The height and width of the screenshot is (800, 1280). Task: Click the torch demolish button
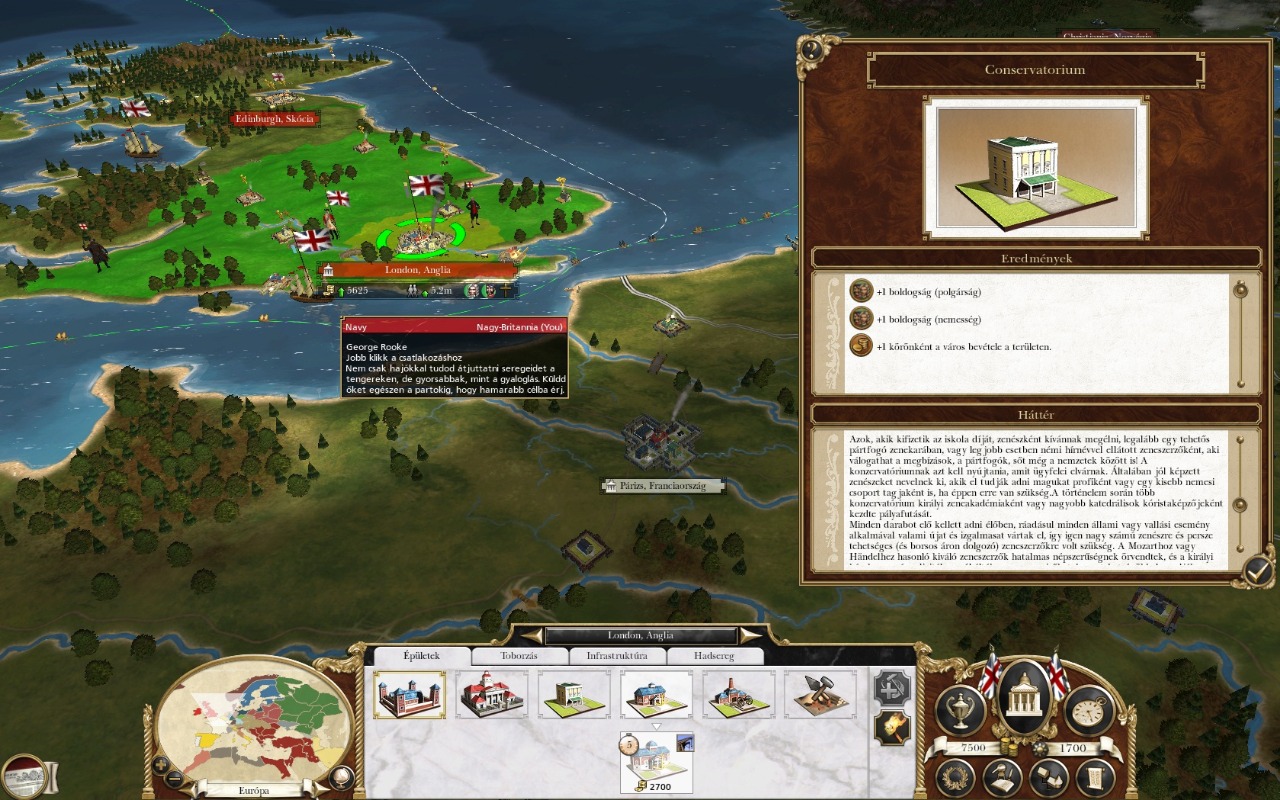892,729
